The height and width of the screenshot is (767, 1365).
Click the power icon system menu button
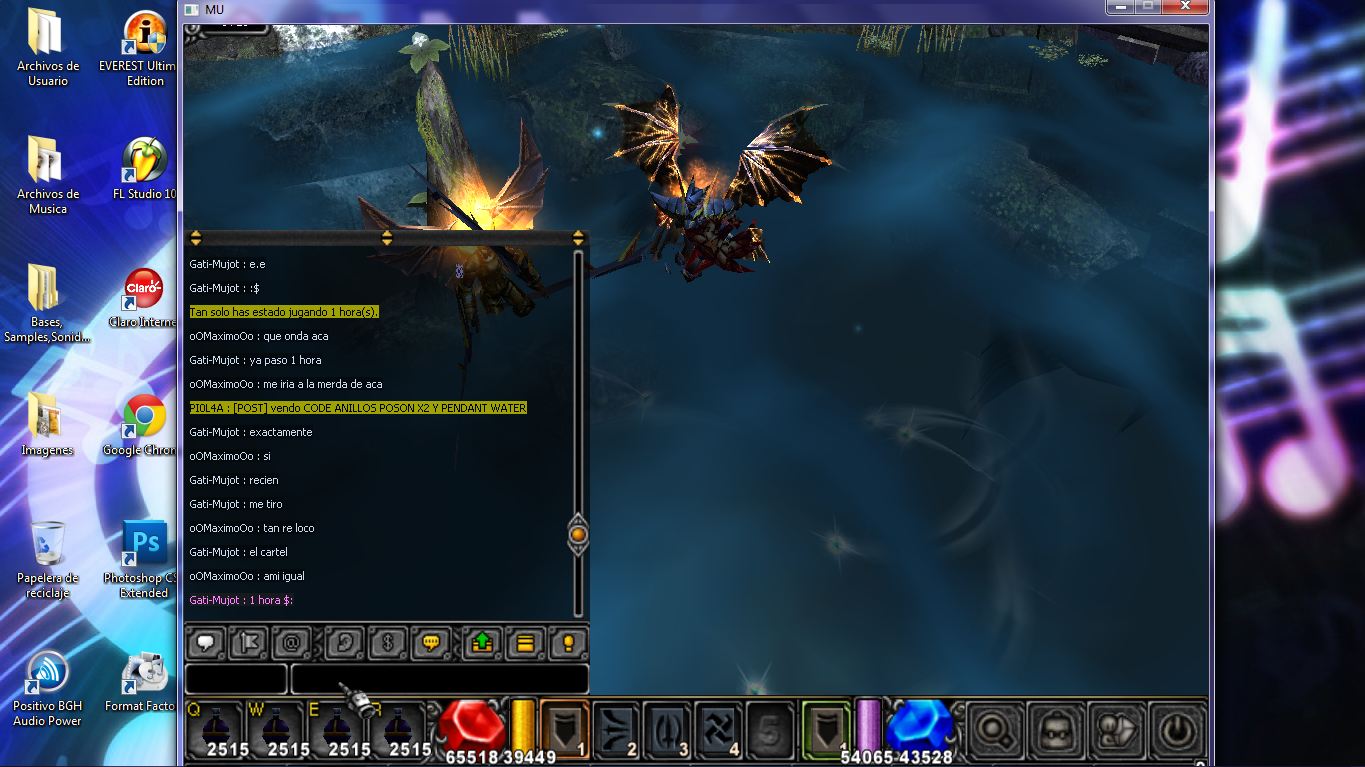[x=1176, y=730]
